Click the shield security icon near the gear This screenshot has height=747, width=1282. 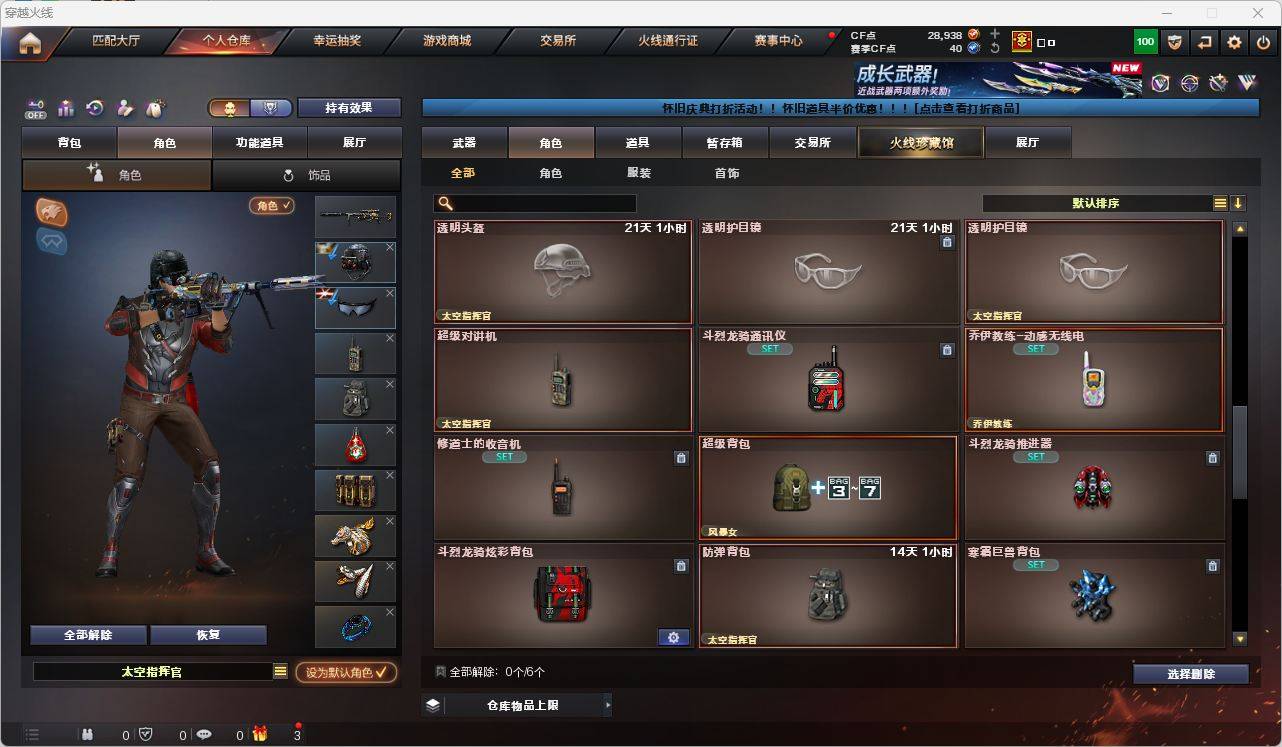tap(1174, 41)
